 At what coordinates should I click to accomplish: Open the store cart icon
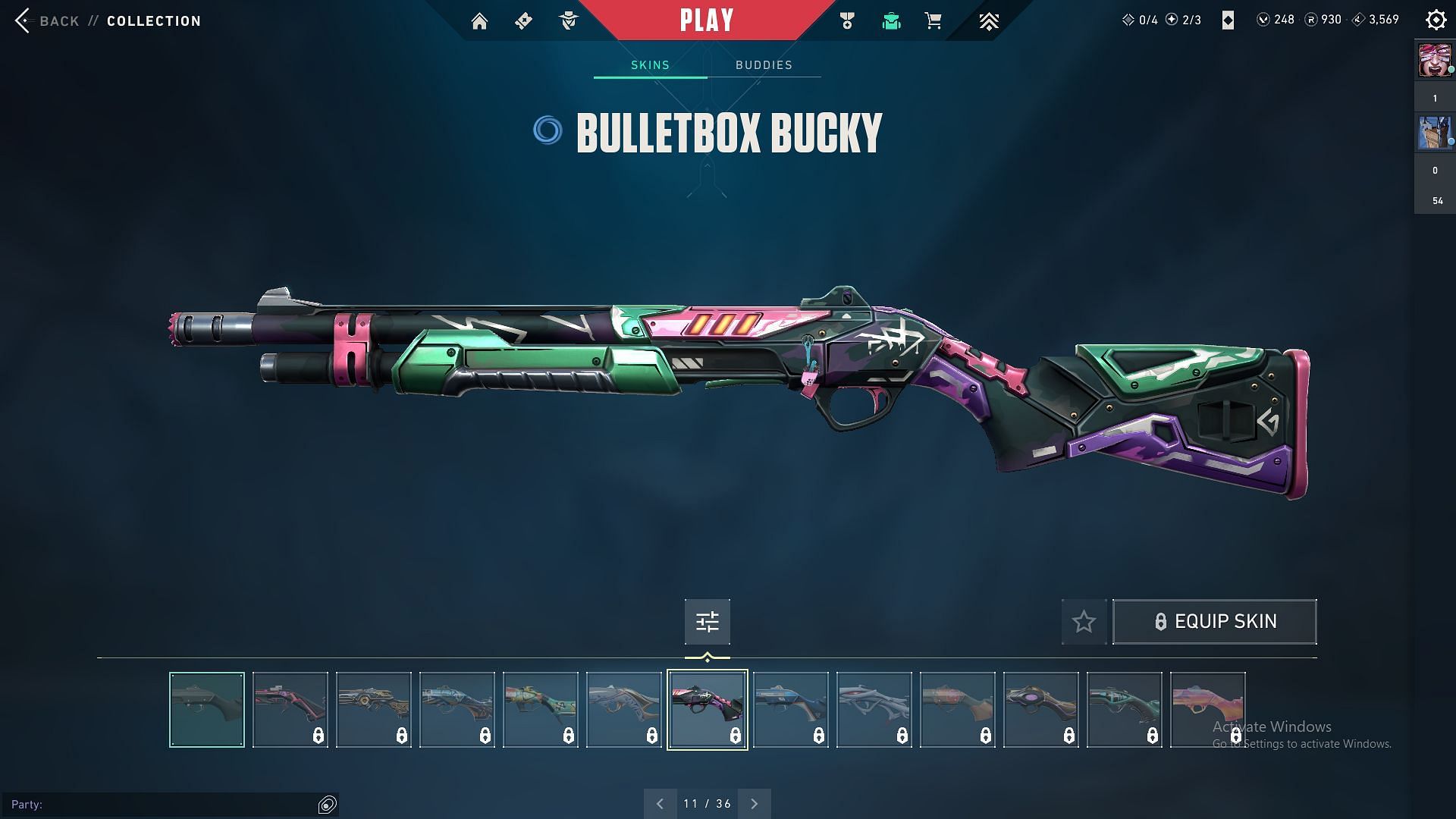click(934, 21)
